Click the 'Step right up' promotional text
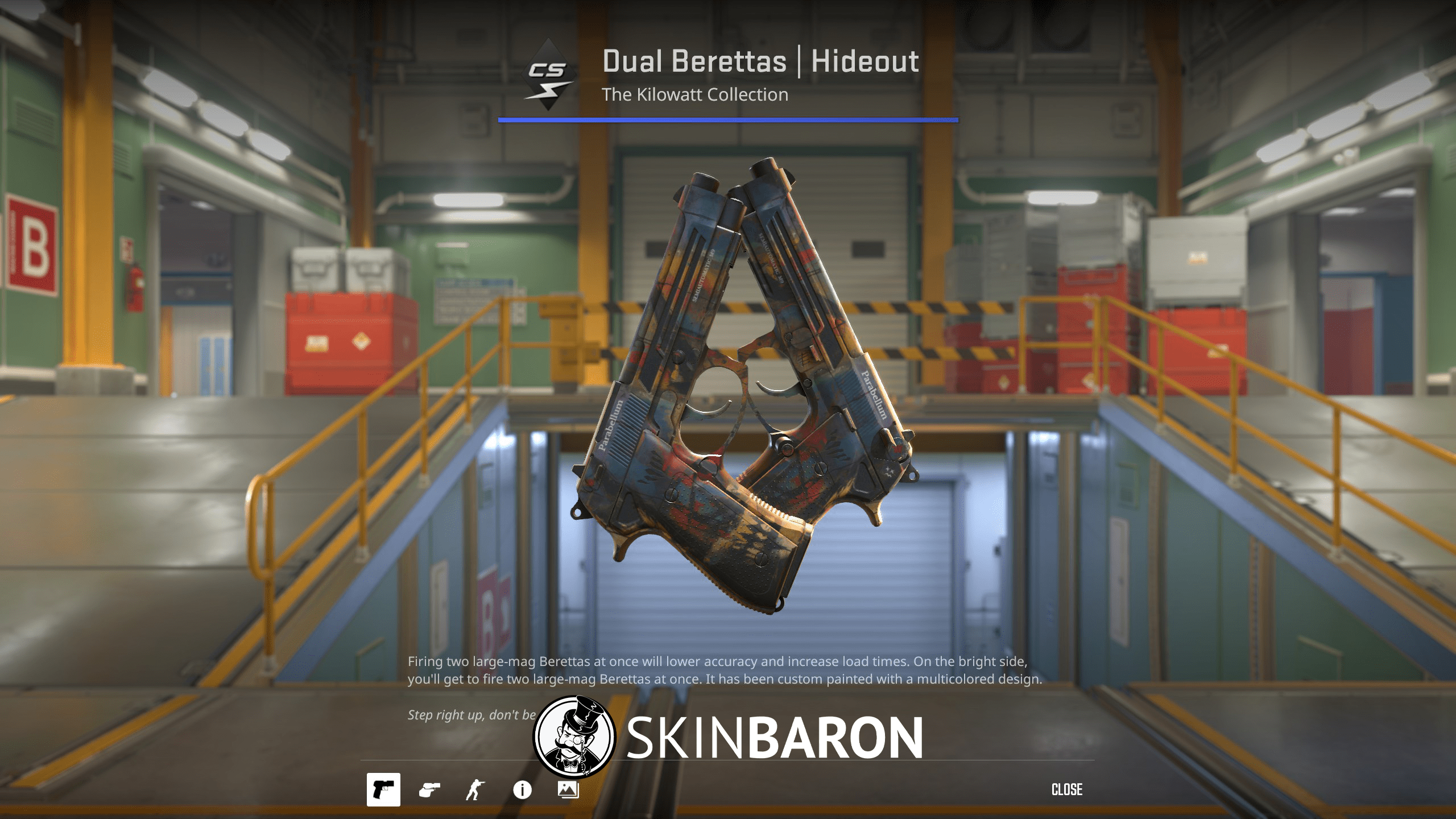 point(471,714)
